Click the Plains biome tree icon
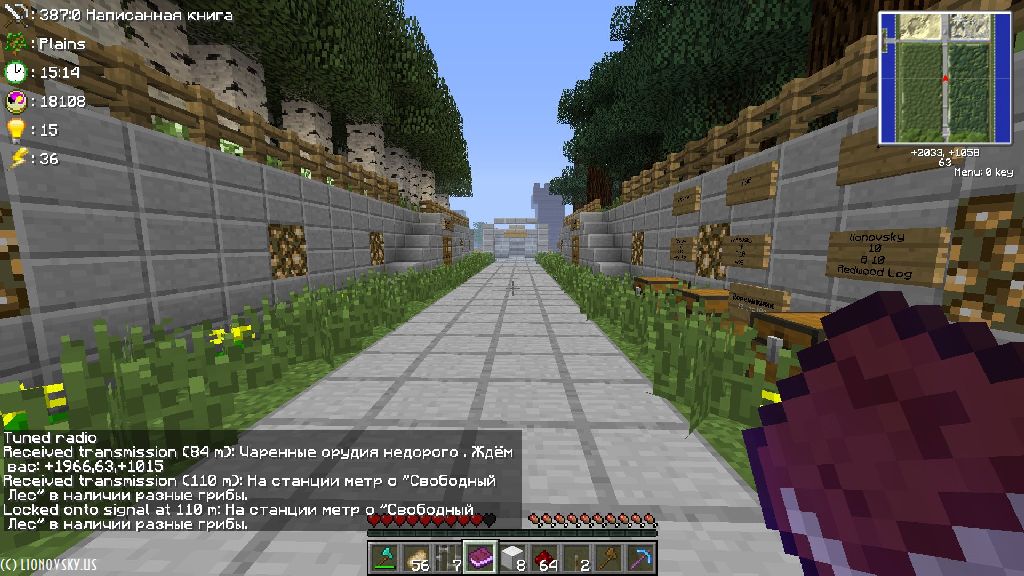 tap(15, 44)
